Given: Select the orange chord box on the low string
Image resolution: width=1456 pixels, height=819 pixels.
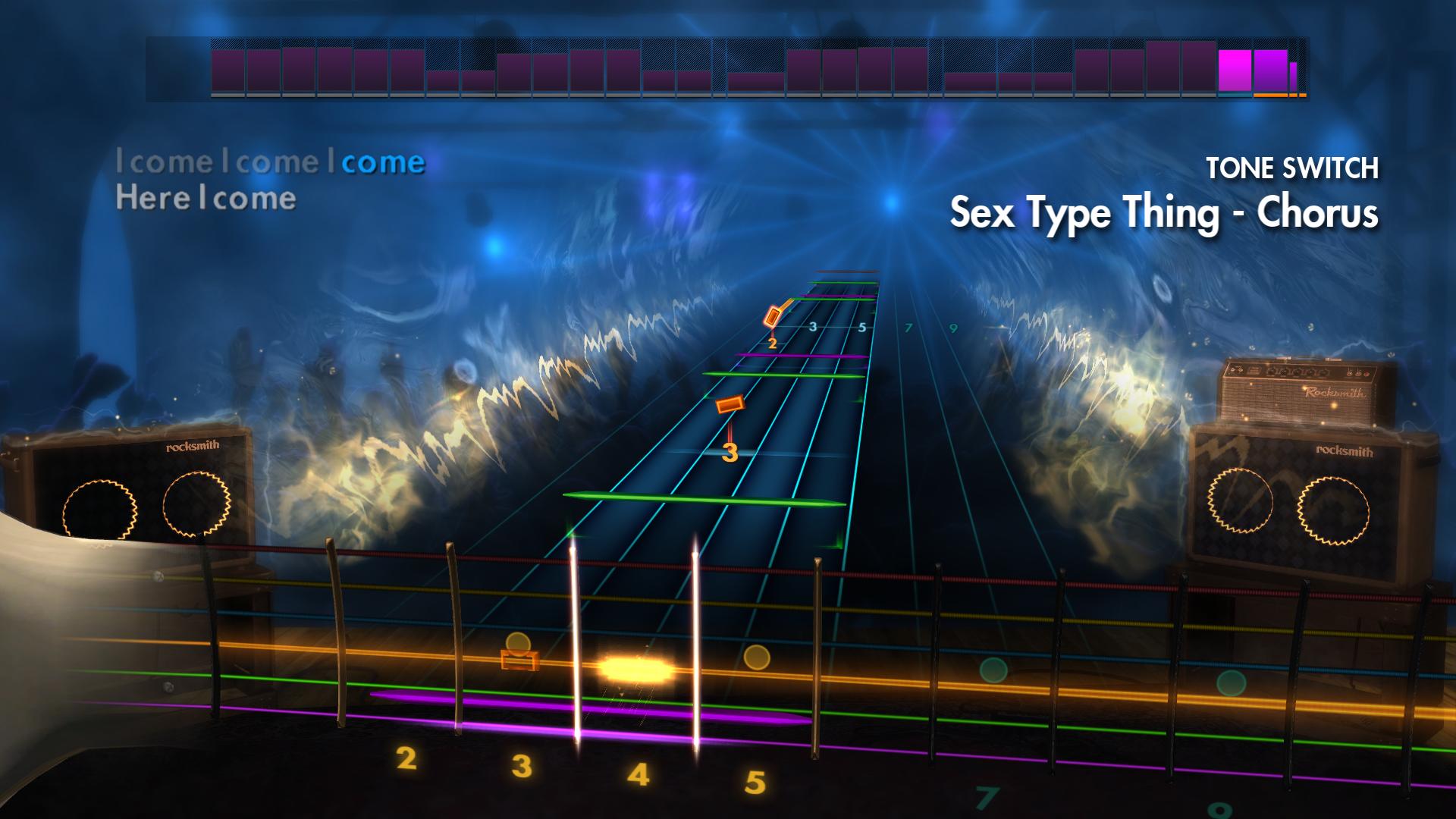Looking at the screenshot, I should pyautogui.click(x=519, y=662).
